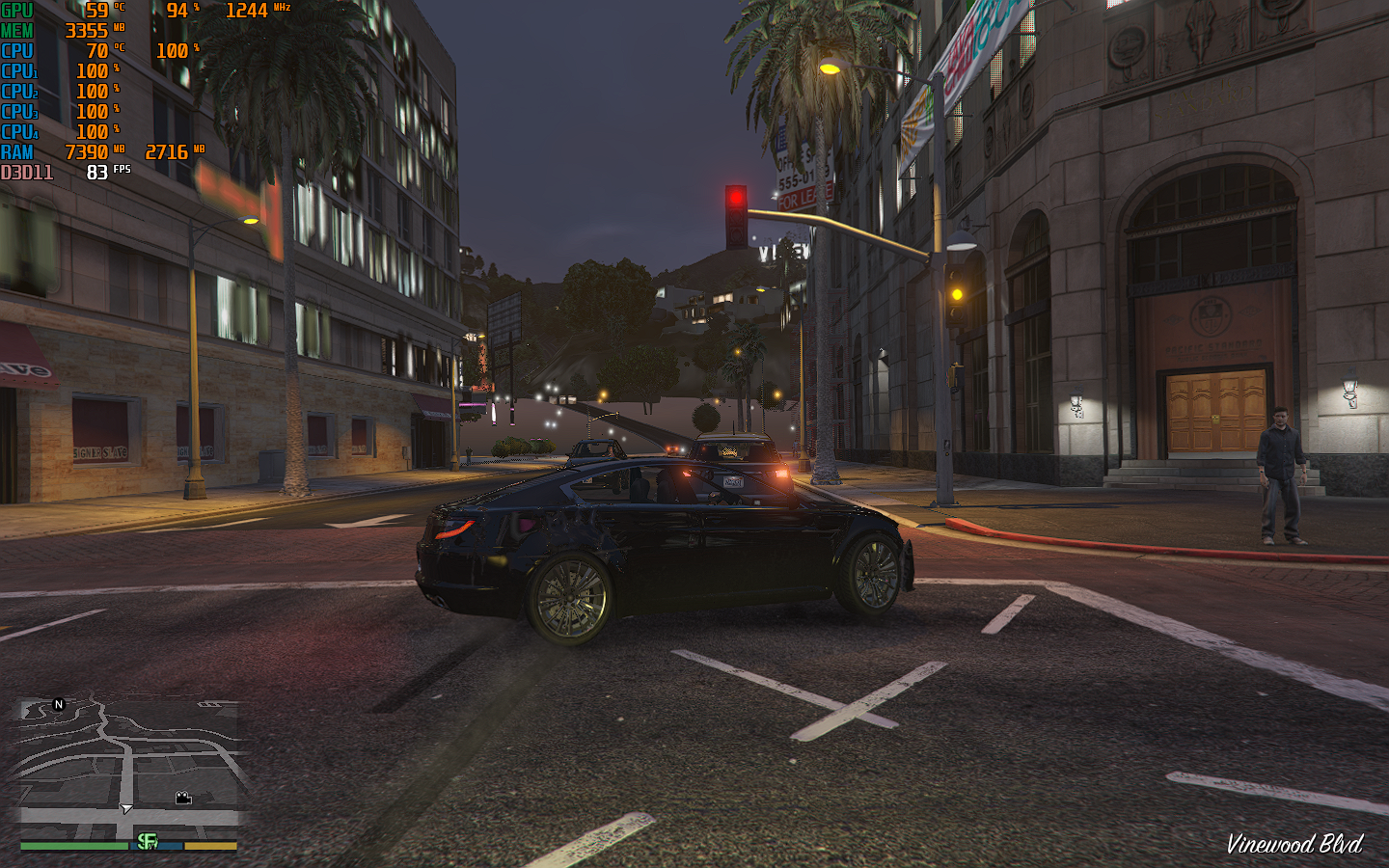
Task: Click the minimap in the corner
Action: pyautogui.click(x=128, y=762)
